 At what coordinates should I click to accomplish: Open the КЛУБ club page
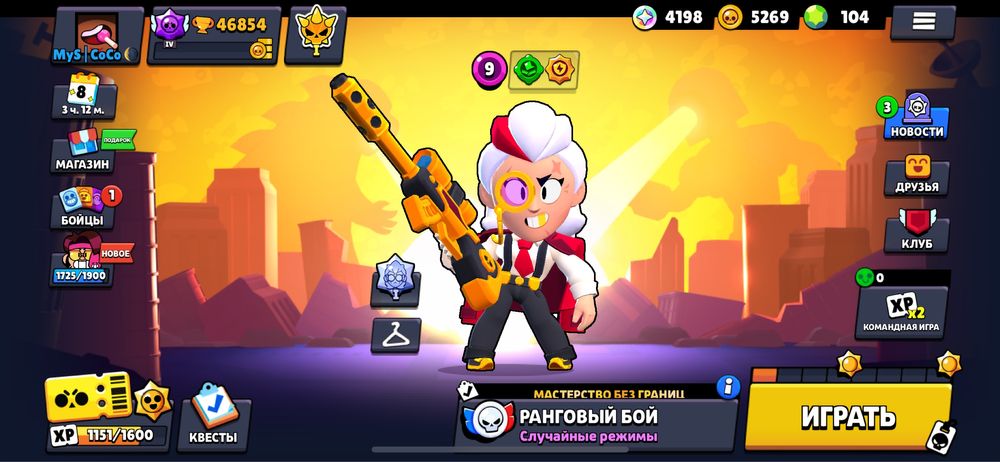[916, 231]
